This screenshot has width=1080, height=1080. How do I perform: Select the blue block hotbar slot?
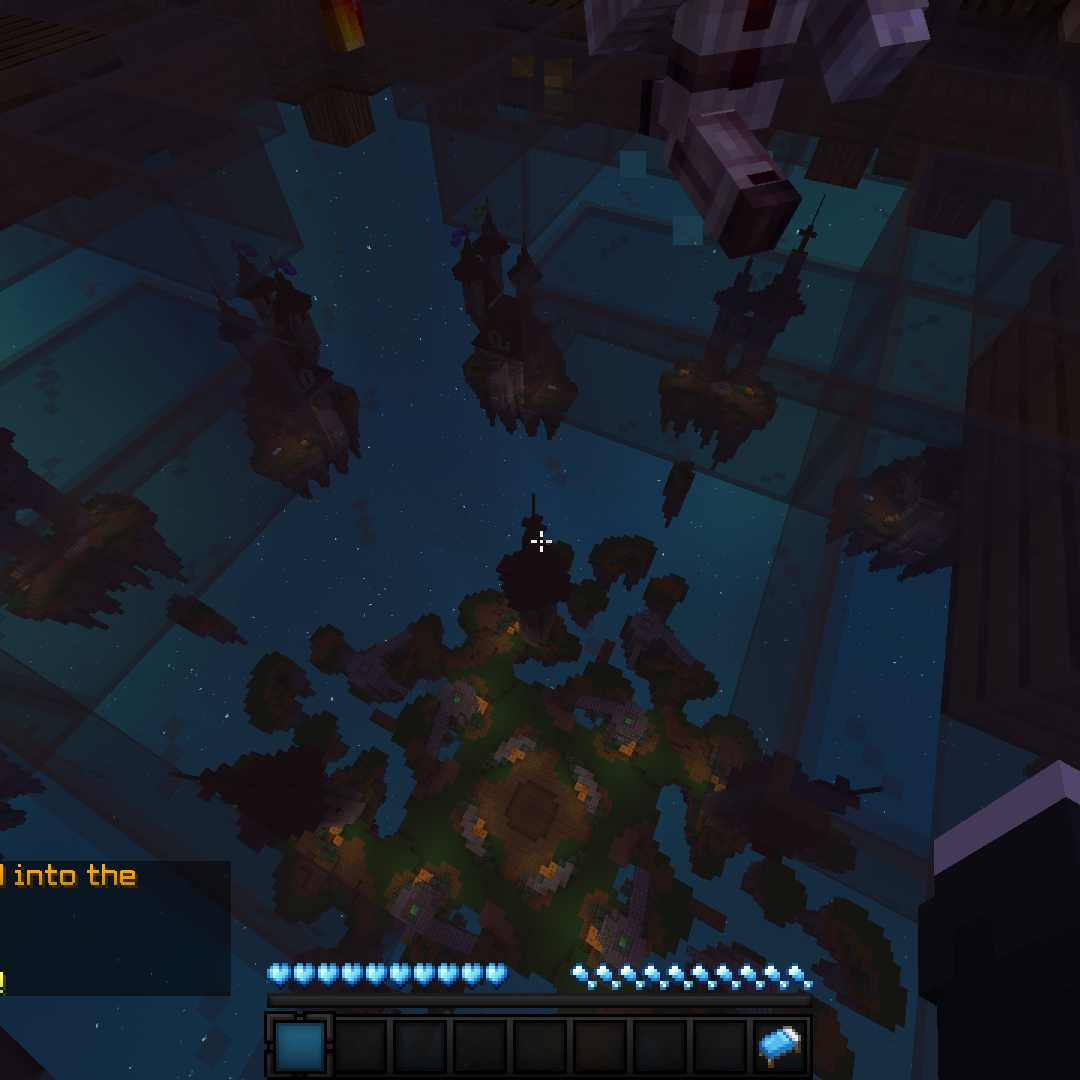tap(300, 1046)
